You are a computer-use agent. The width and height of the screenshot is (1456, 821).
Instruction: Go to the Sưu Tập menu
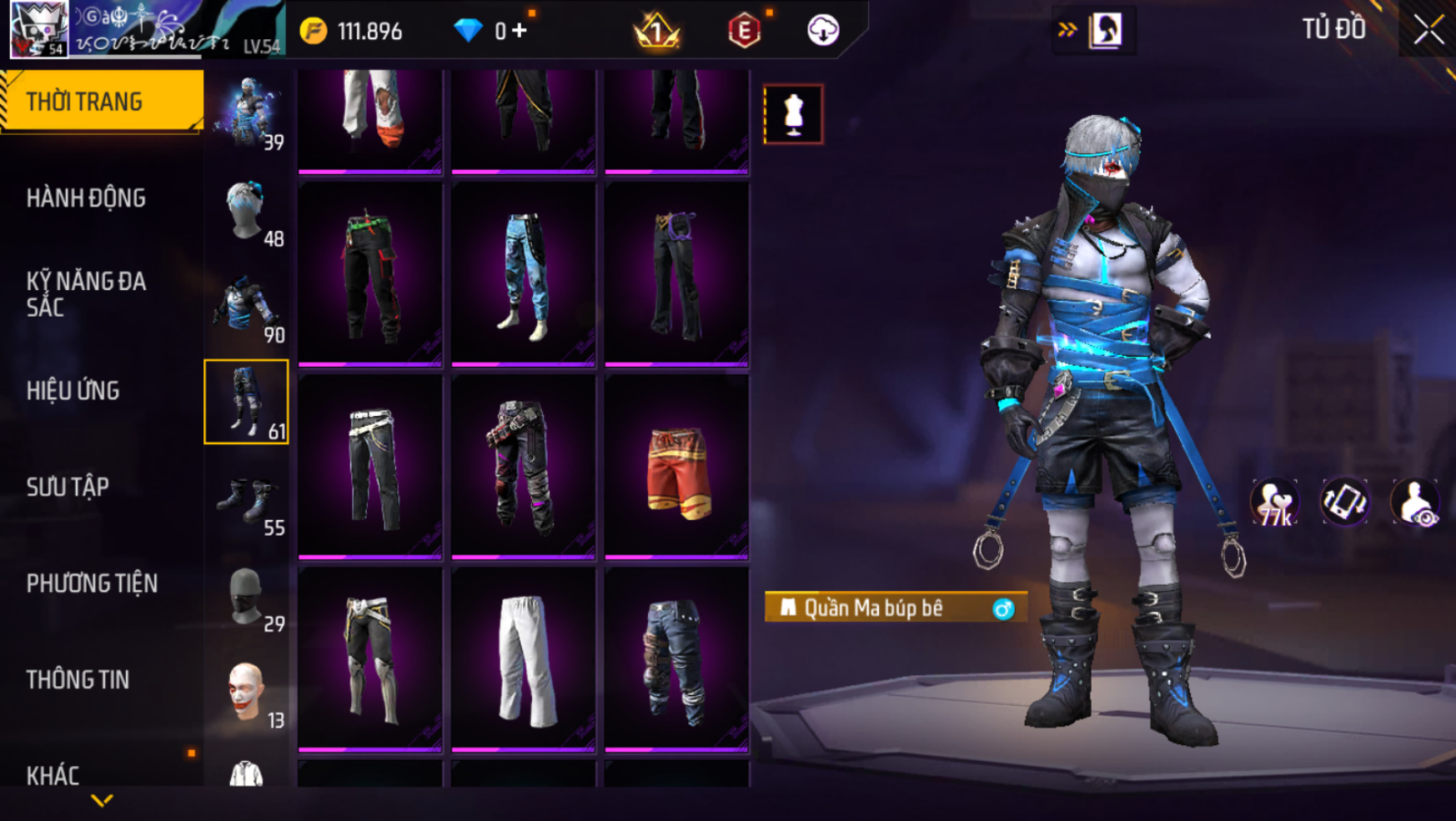tap(68, 487)
